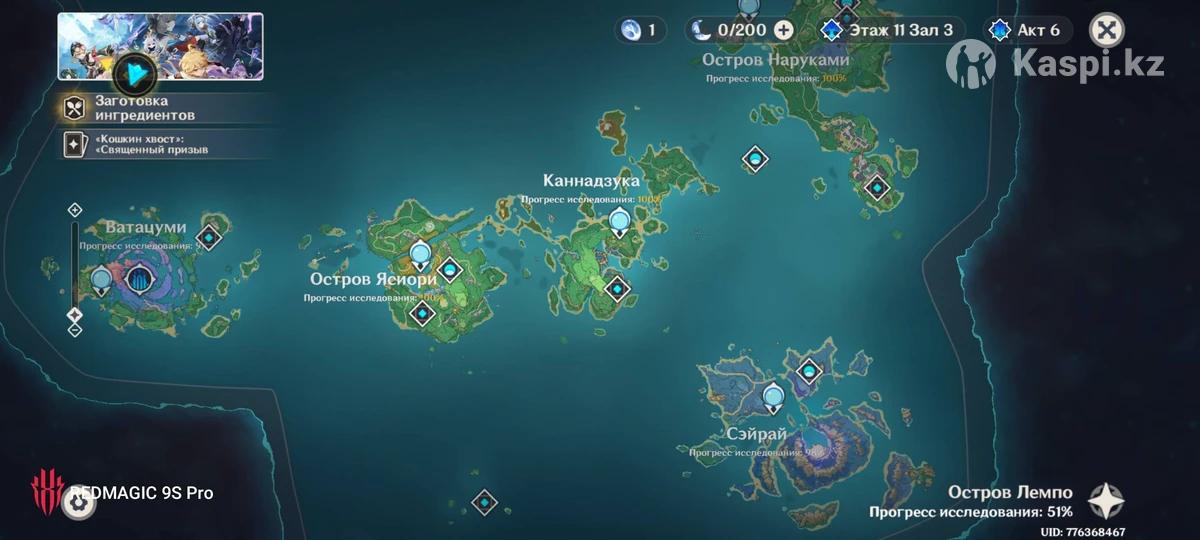
Task: Open the «Акт 6» theater shortcut
Action: tap(1024, 30)
